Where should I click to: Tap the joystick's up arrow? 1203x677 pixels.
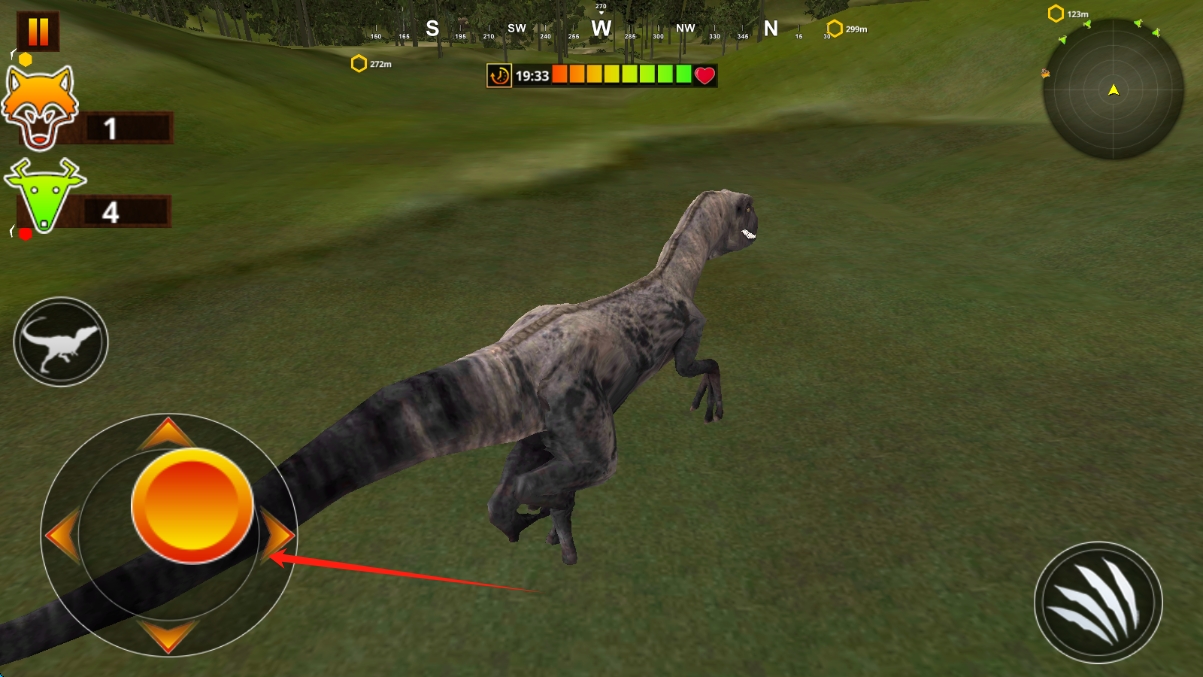coord(166,433)
